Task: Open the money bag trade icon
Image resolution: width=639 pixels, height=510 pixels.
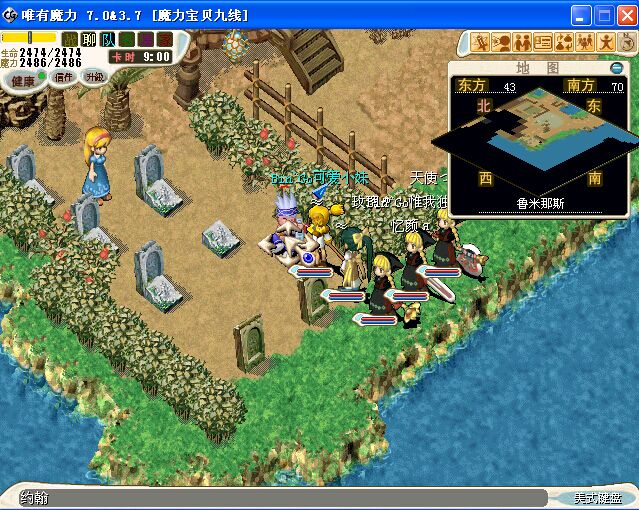Action: click(565, 42)
